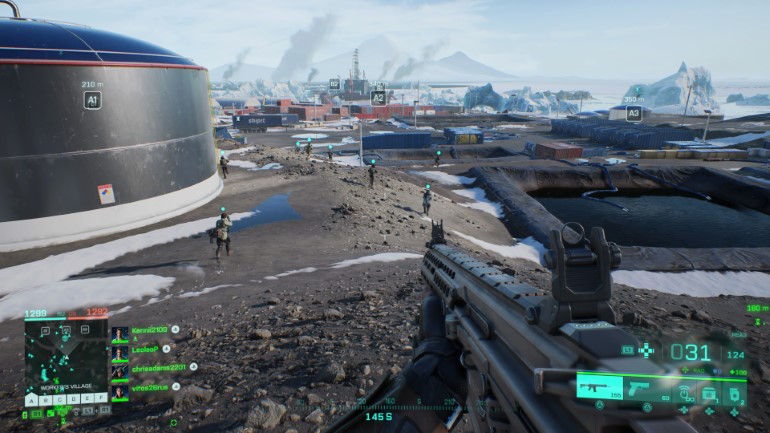Select squad member LeoleoP's portrait
The height and width of the screenshot is (433, 770).
[120, 353]
